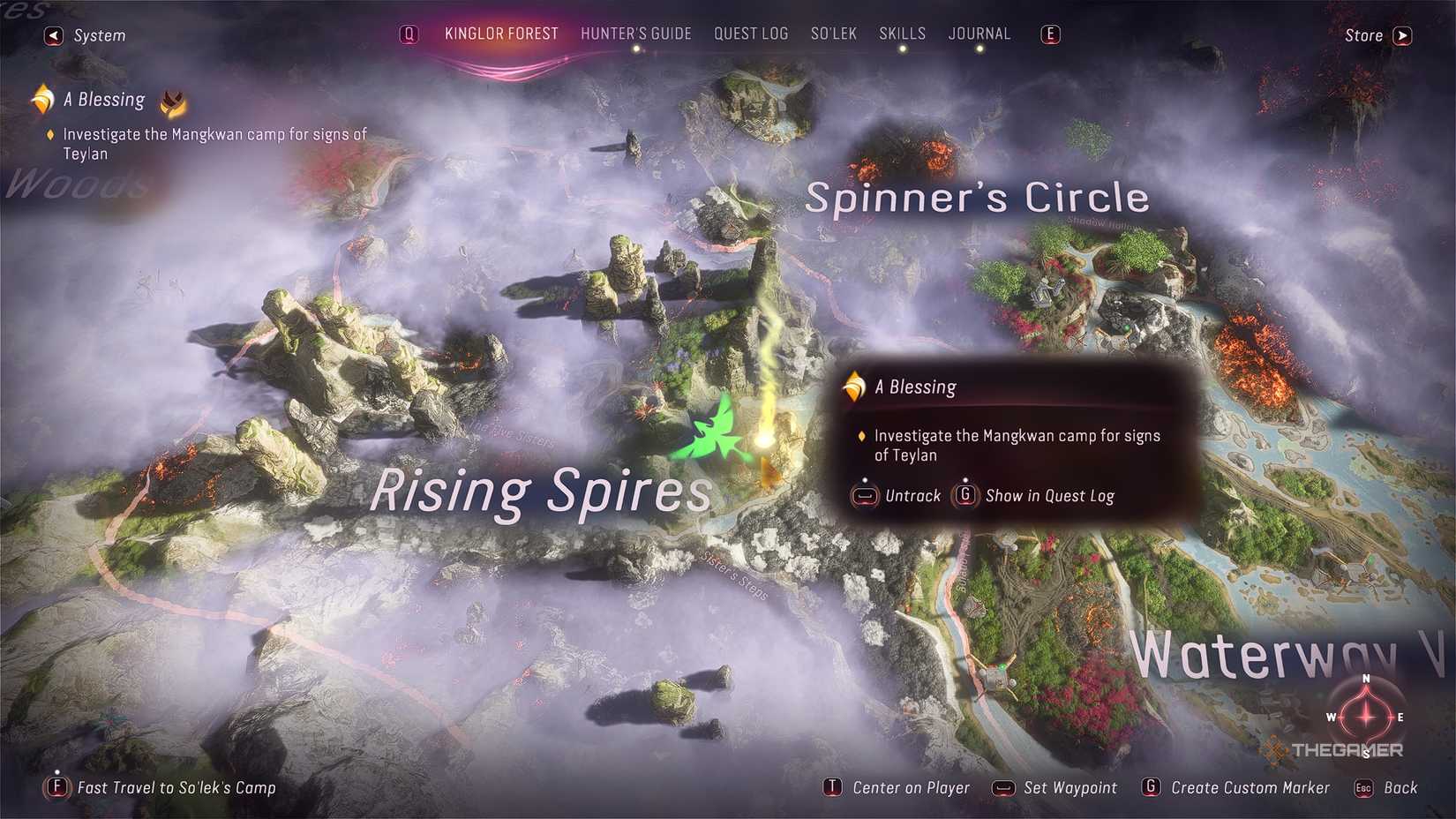Set a waypoint on the map

[x=1055, y=787]
